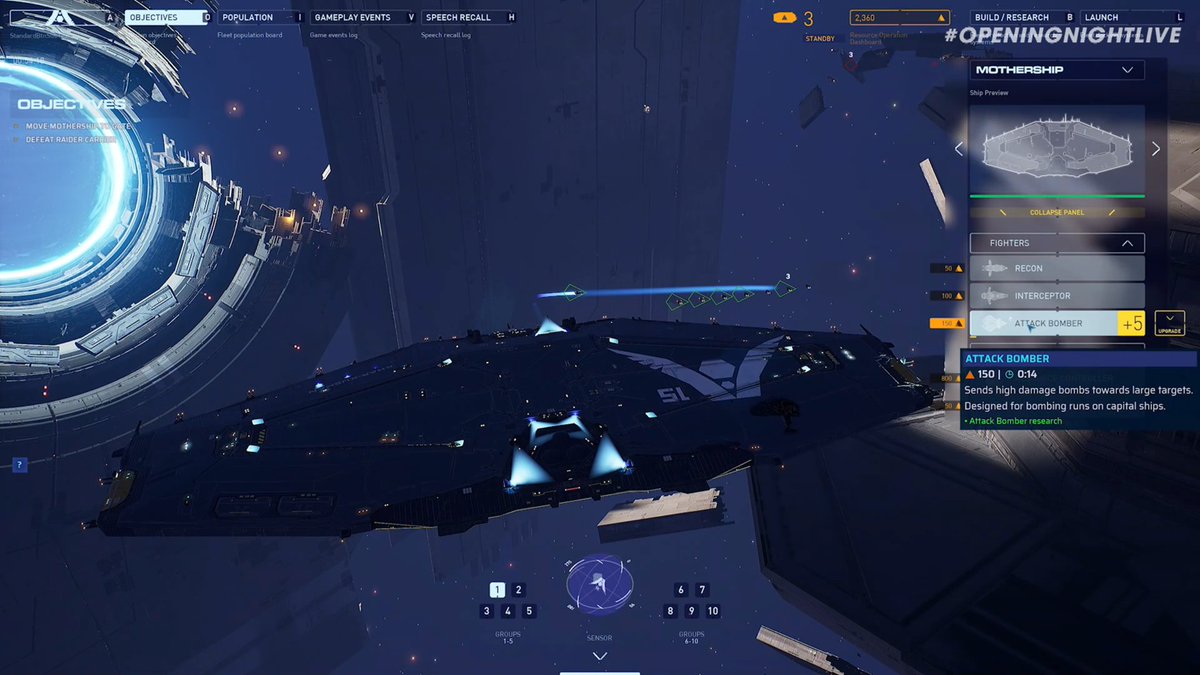Show the Gameplay Events log
Screen dimensions: 1200x675
[x=362, y=17]
